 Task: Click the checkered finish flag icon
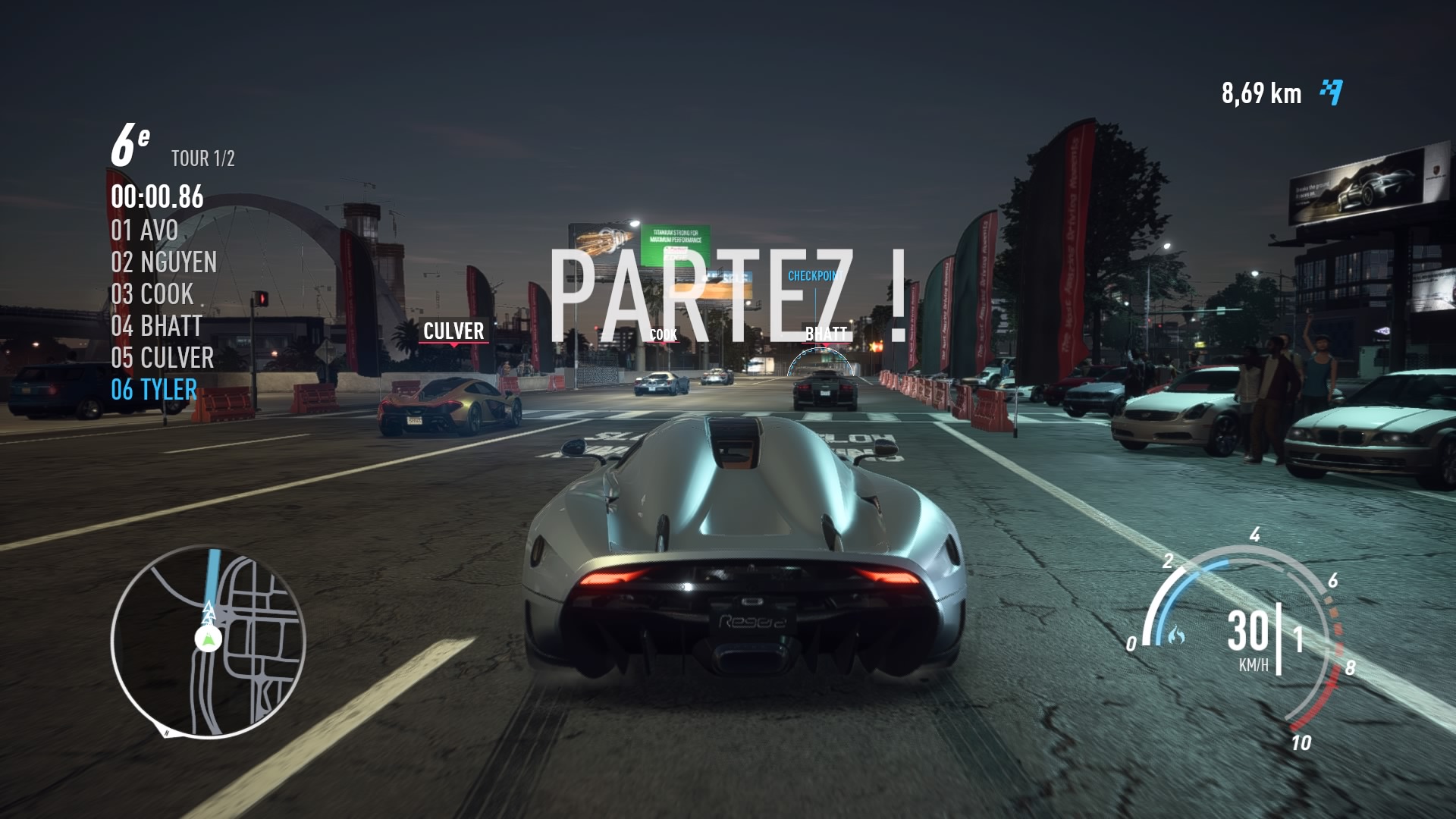click(1331, 93)
